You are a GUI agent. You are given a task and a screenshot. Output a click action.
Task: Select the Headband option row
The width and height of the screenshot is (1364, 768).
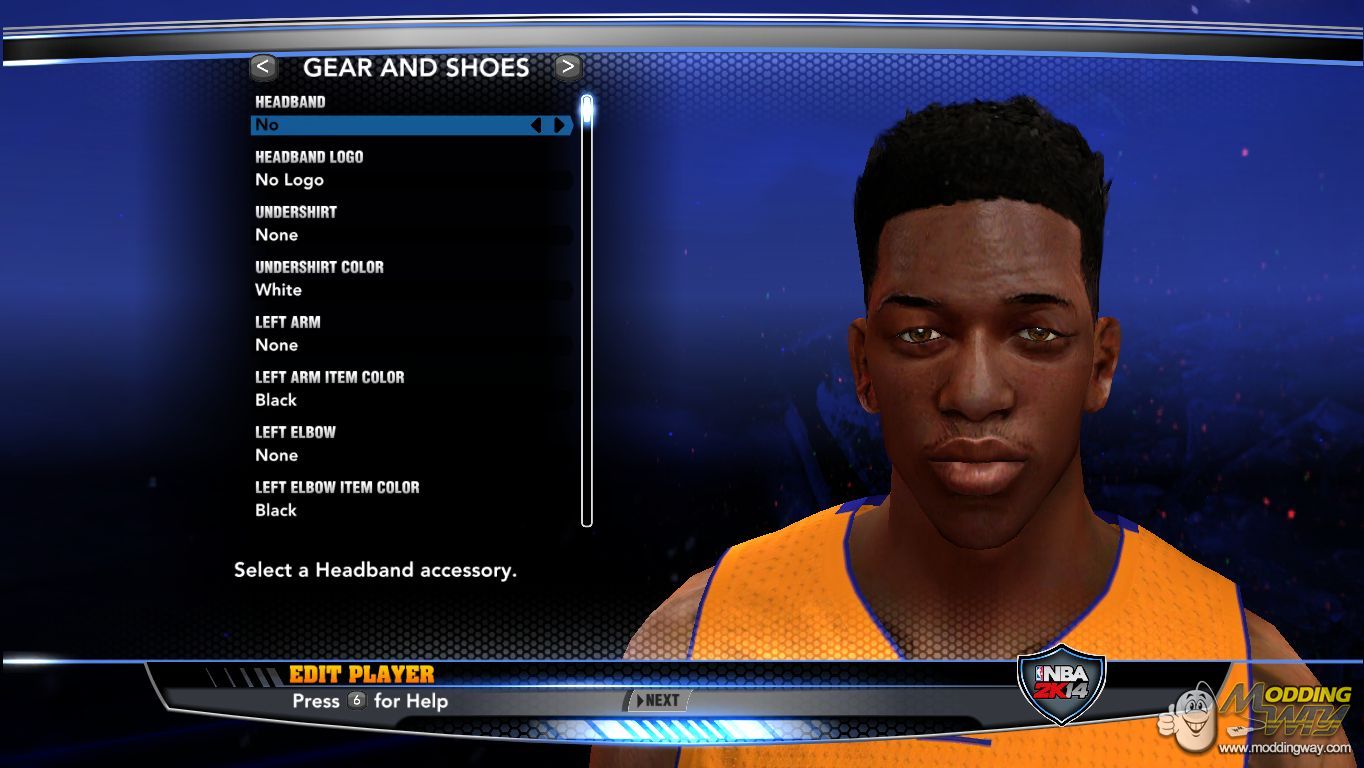[x=400, y=125]
